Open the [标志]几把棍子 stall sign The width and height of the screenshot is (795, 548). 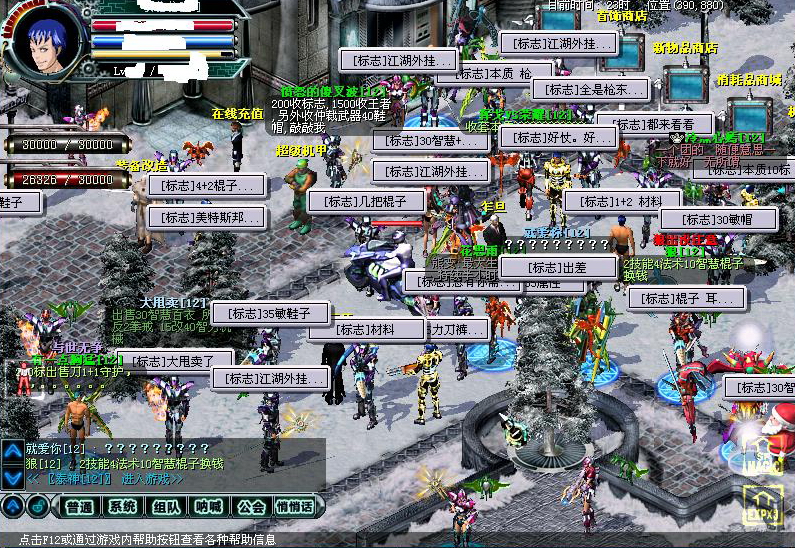[x=367, y=201]
